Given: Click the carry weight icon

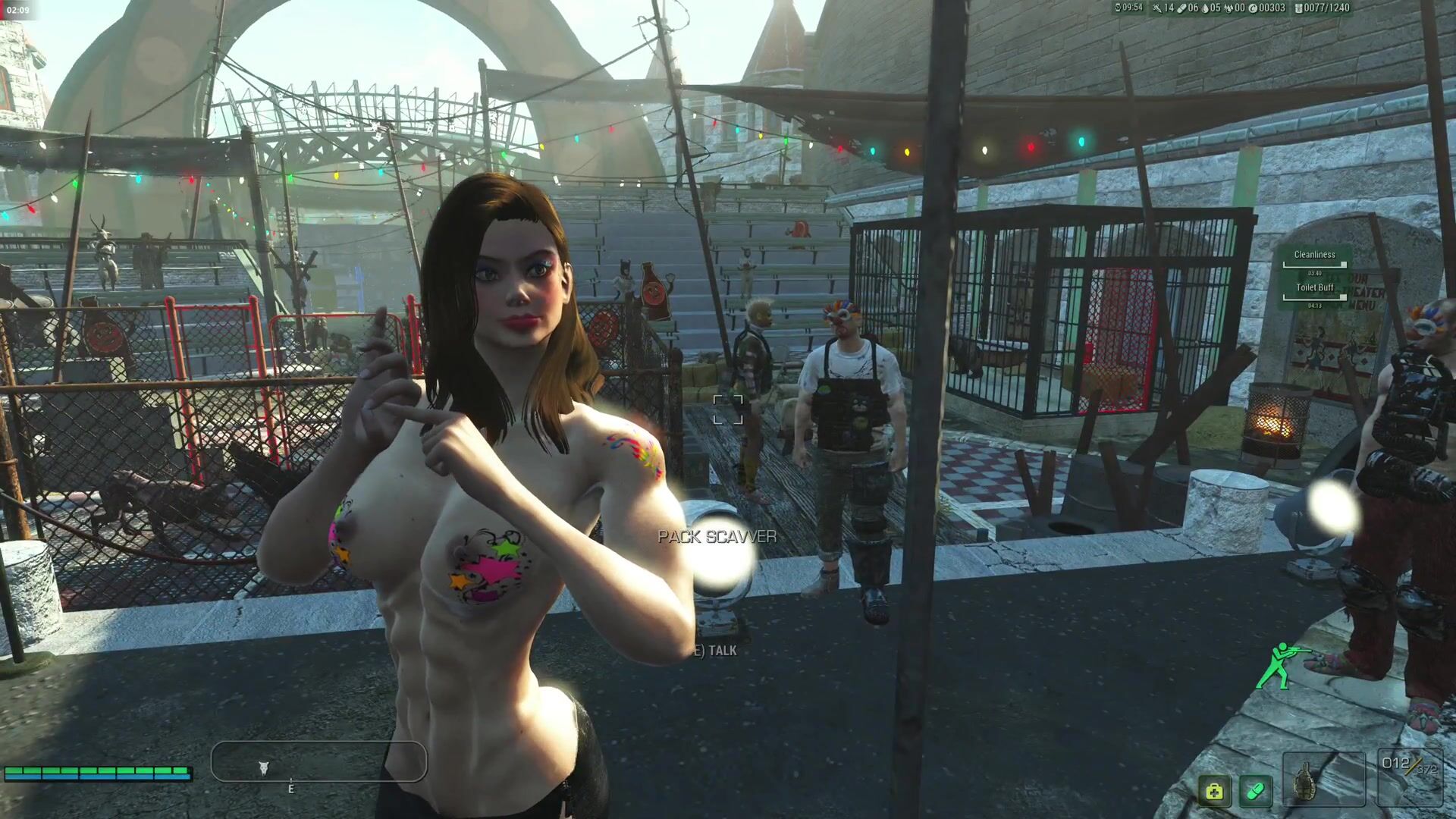Looking at the screenshot, I should click(1298, 8).
